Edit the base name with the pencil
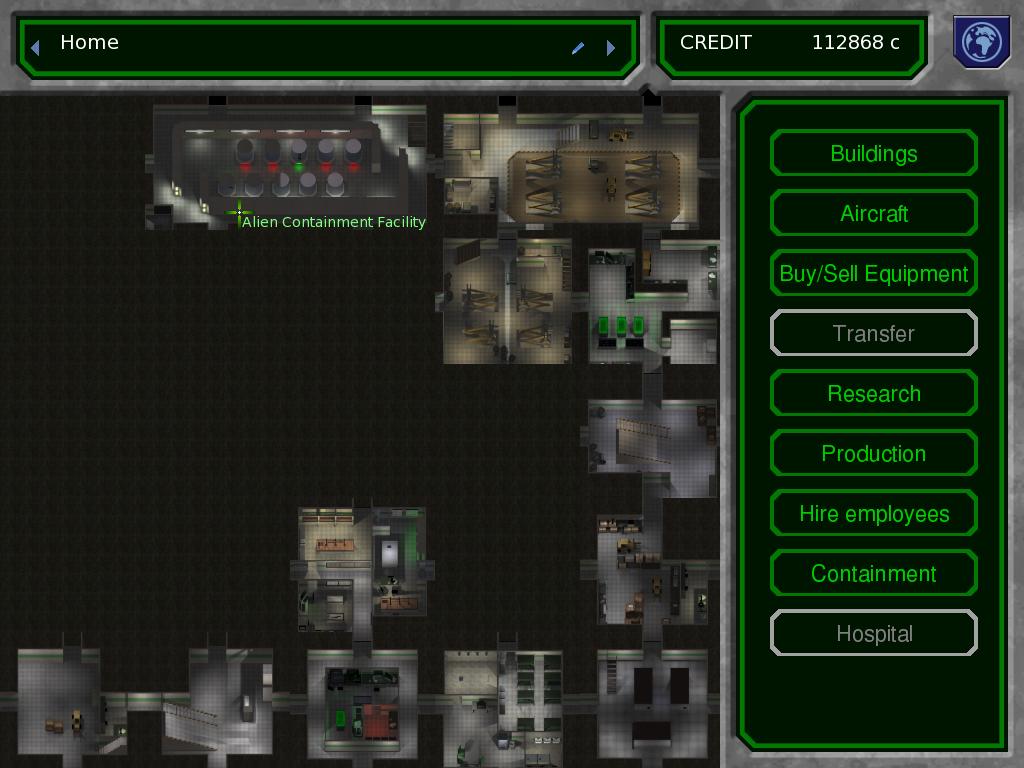 click(578, 47)
